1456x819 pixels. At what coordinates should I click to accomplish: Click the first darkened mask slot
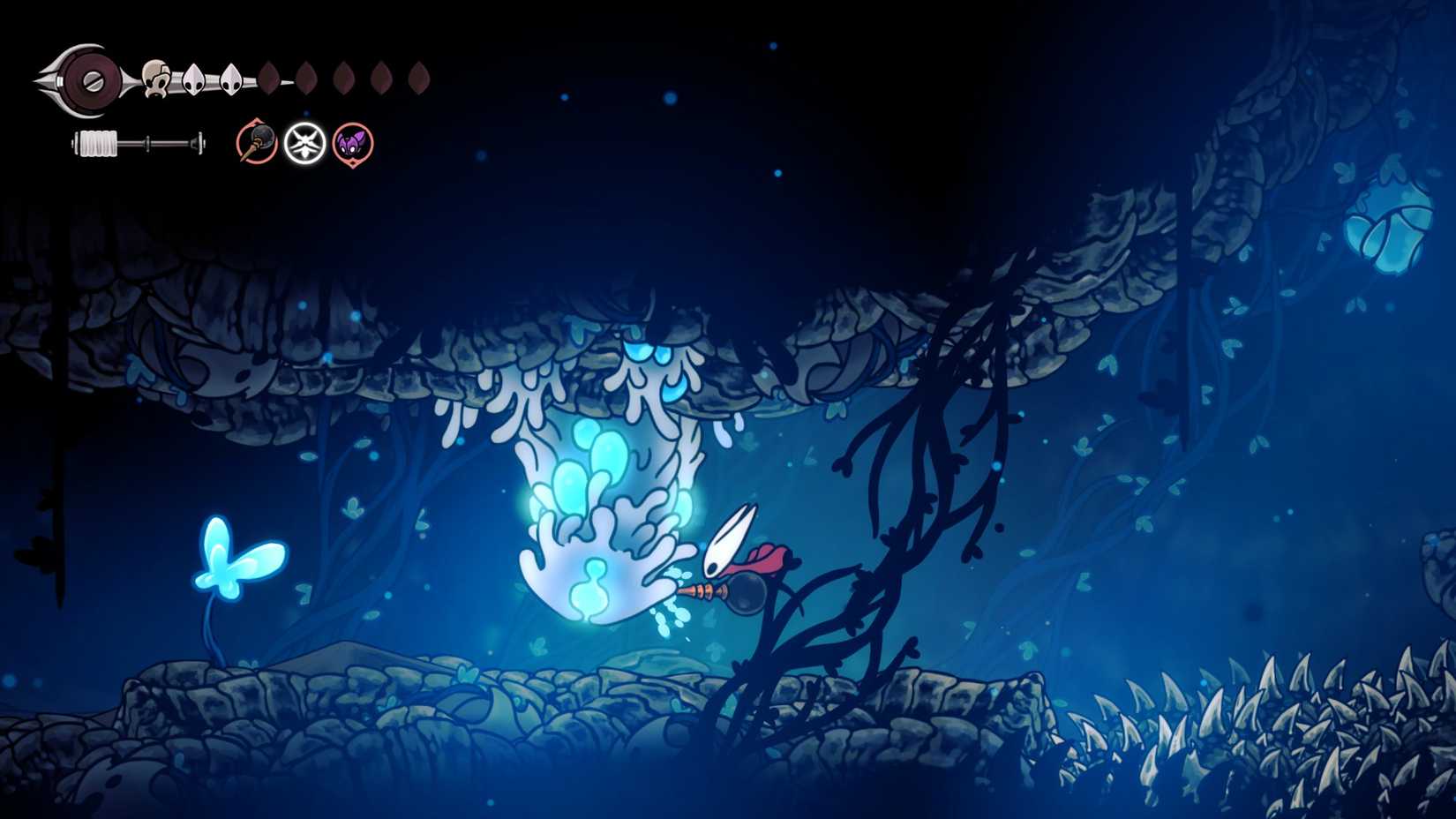tap(269, 77)
